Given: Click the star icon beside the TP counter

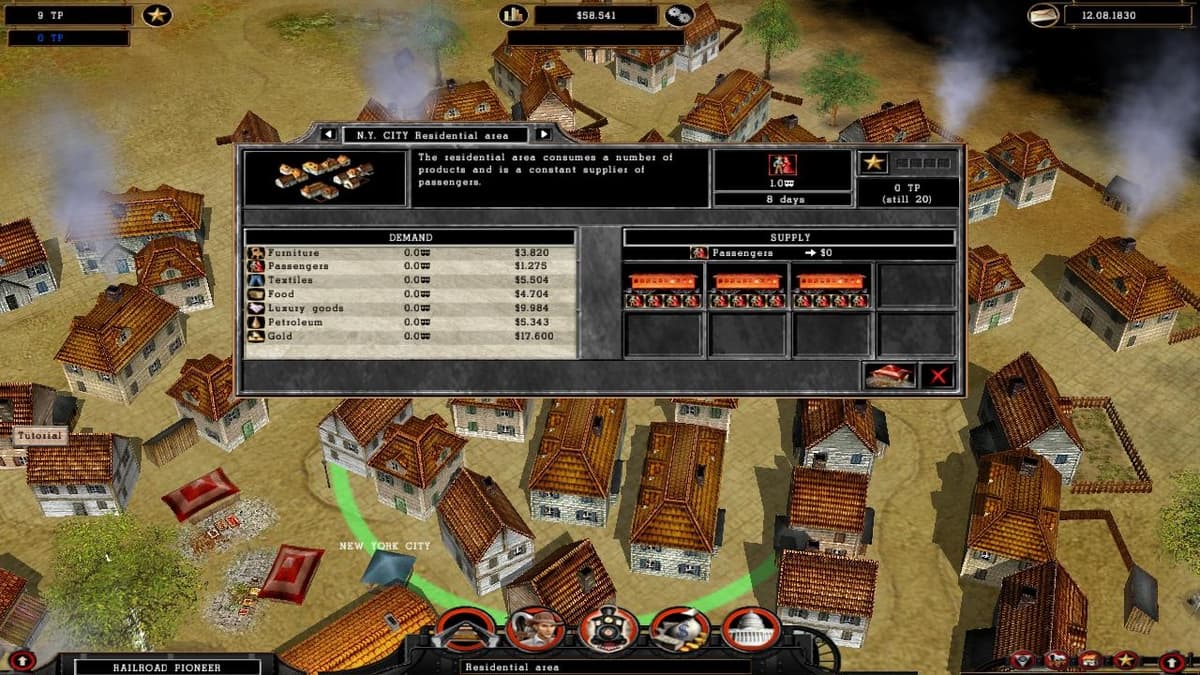Looking at the screenshot, I should coord(157,15).
